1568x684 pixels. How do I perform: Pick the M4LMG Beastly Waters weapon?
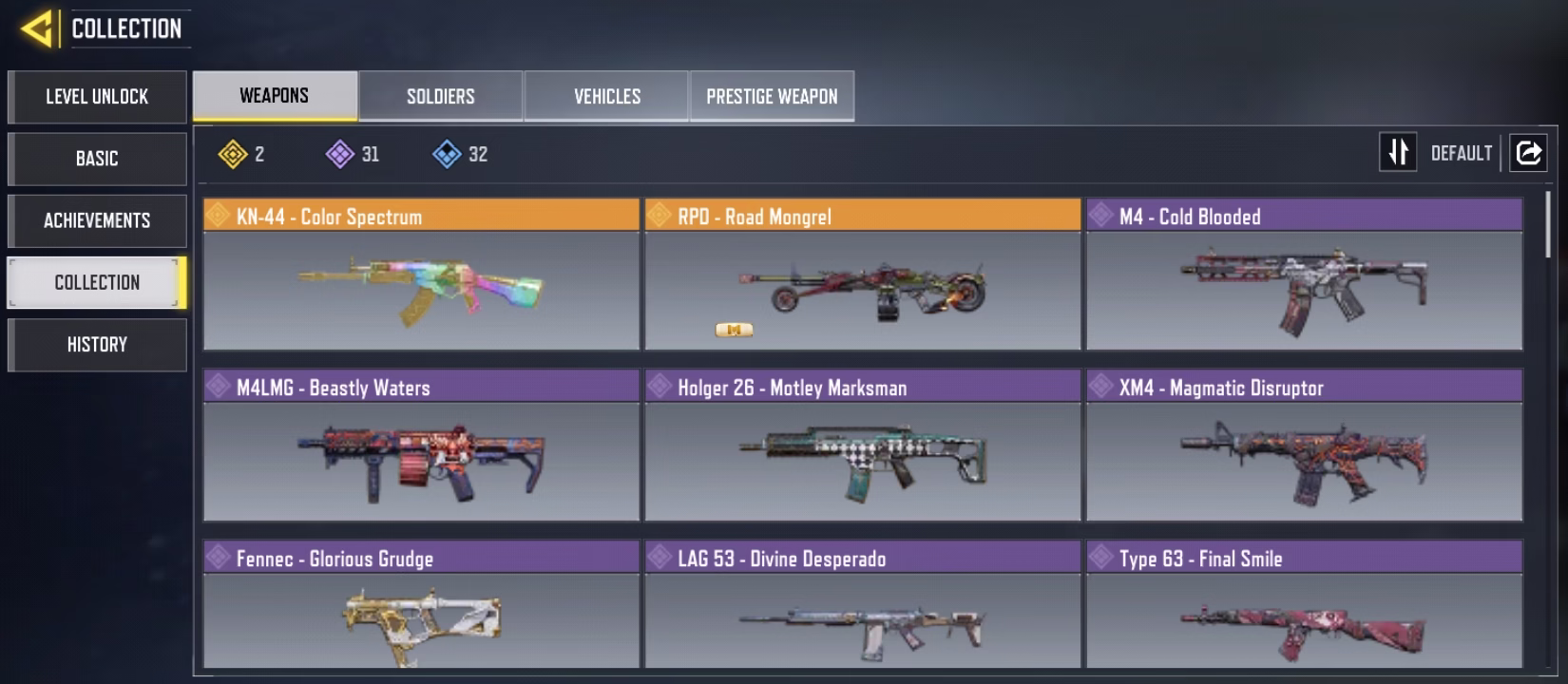[x=421, y=446]
